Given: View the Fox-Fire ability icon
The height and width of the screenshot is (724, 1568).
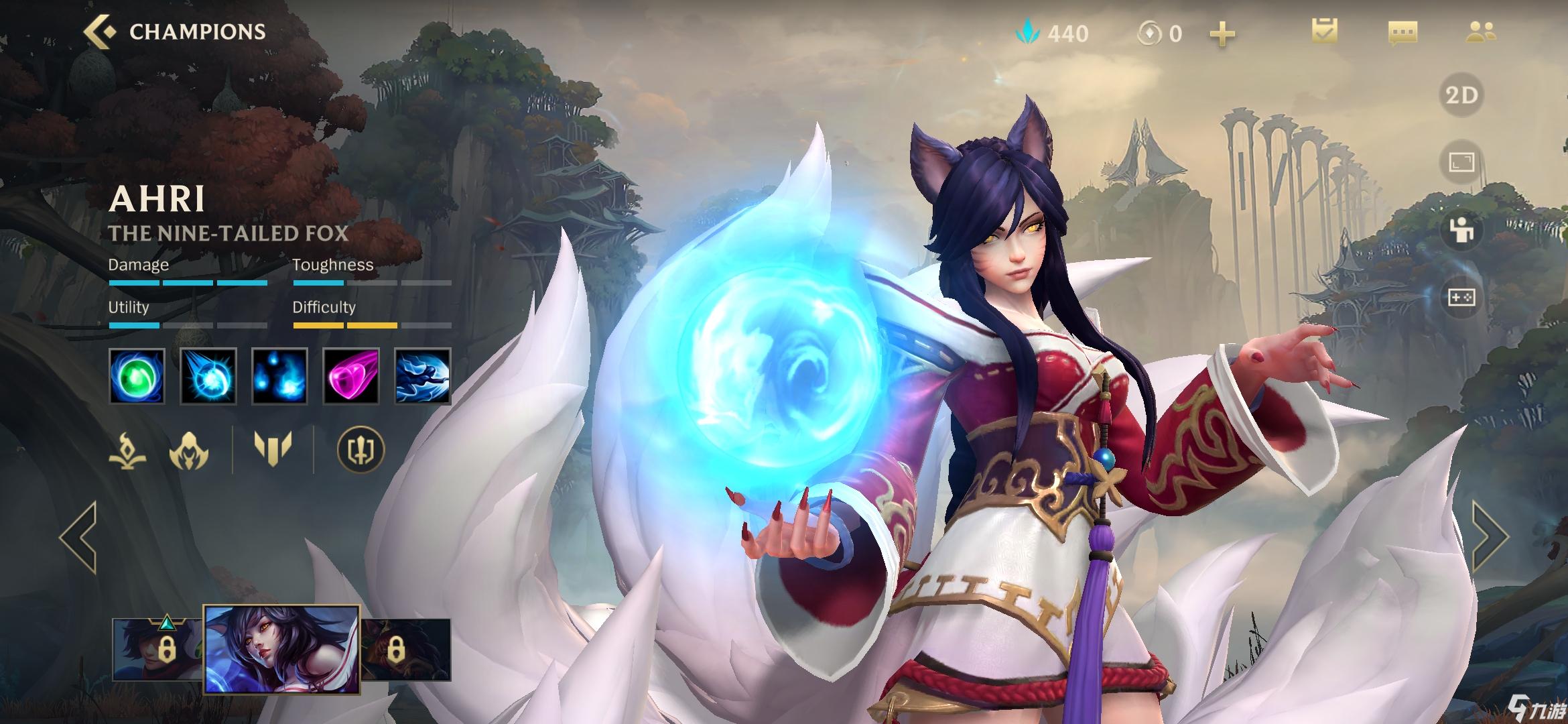Looking at the screenshot, I should pyautogui.click(x=279, y=376).
